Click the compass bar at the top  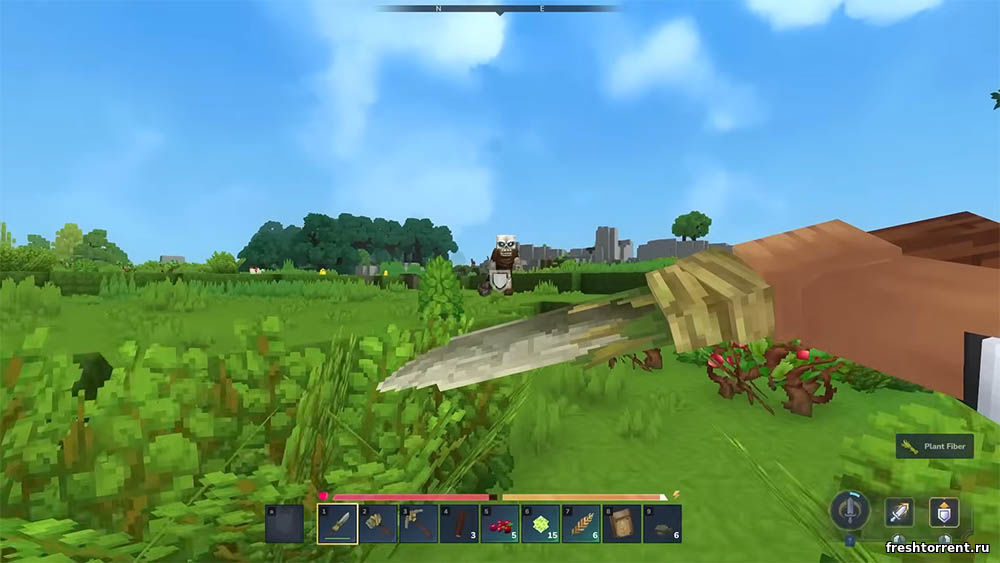499,9
